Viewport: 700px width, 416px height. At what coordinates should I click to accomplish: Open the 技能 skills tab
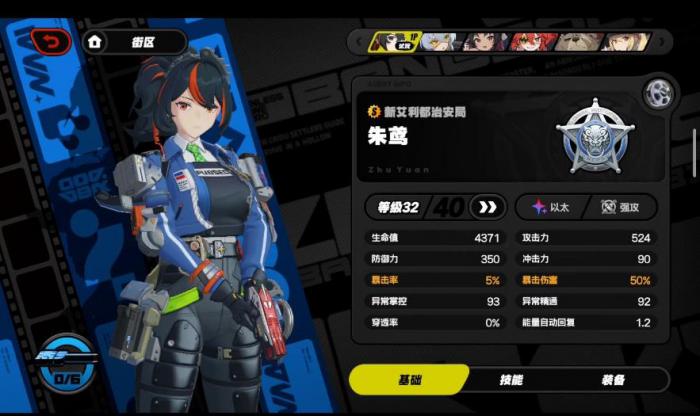point(511,380)
